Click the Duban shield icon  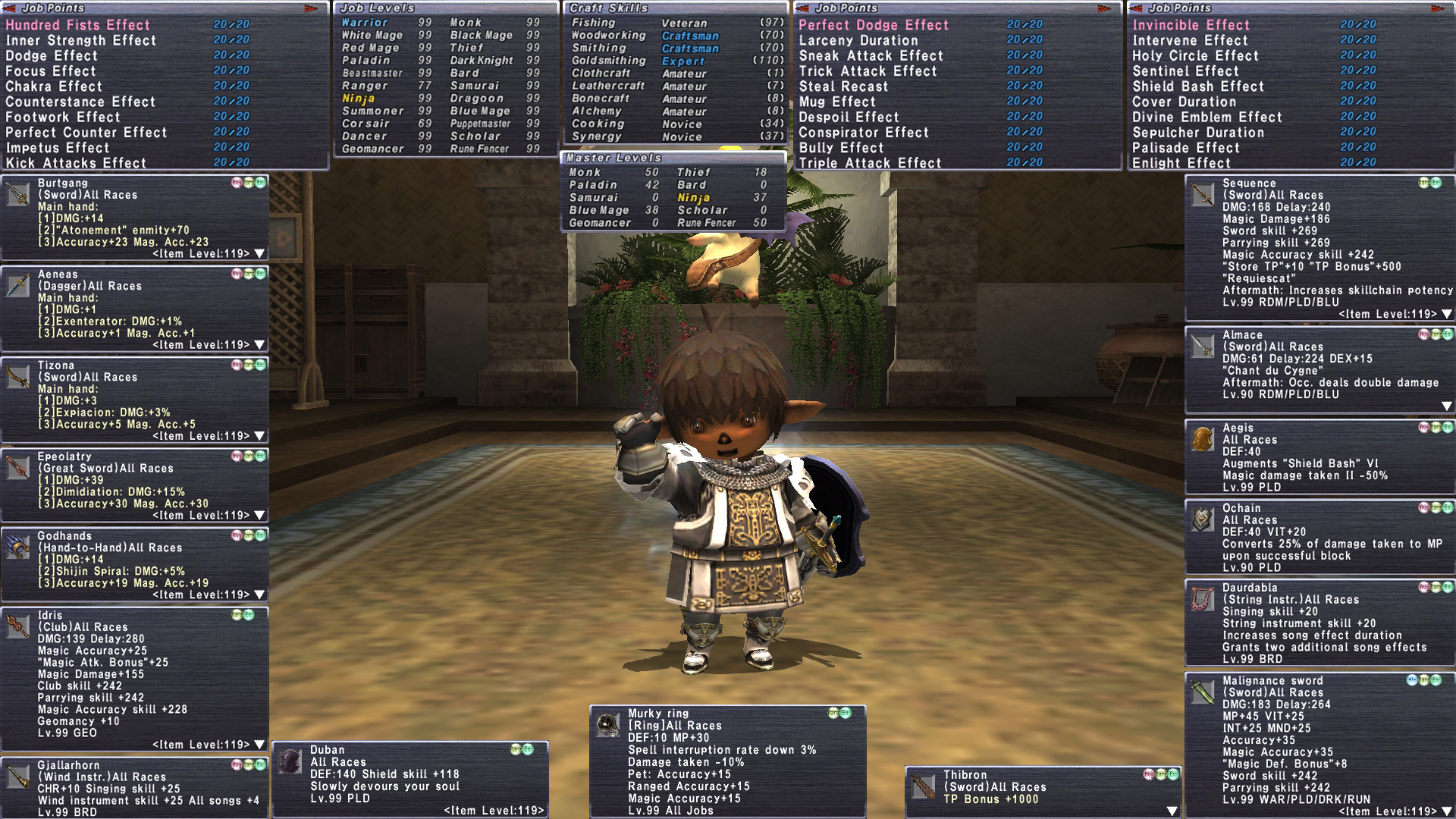tap(290, 761)
